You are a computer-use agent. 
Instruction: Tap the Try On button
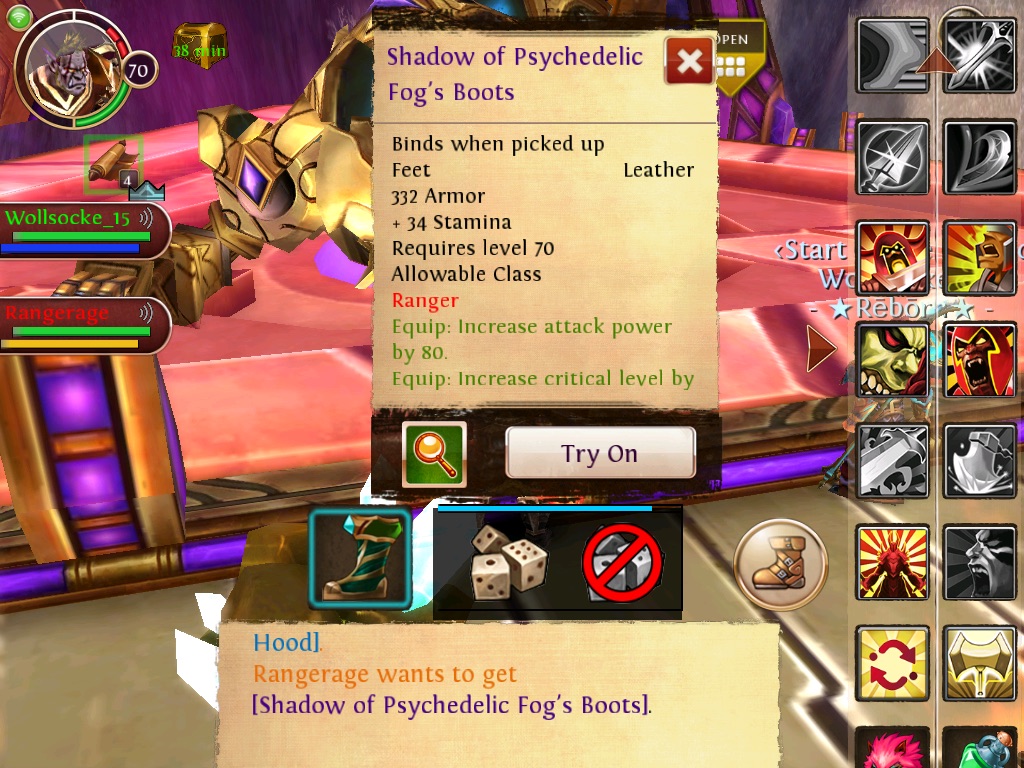tap(600, 453)
